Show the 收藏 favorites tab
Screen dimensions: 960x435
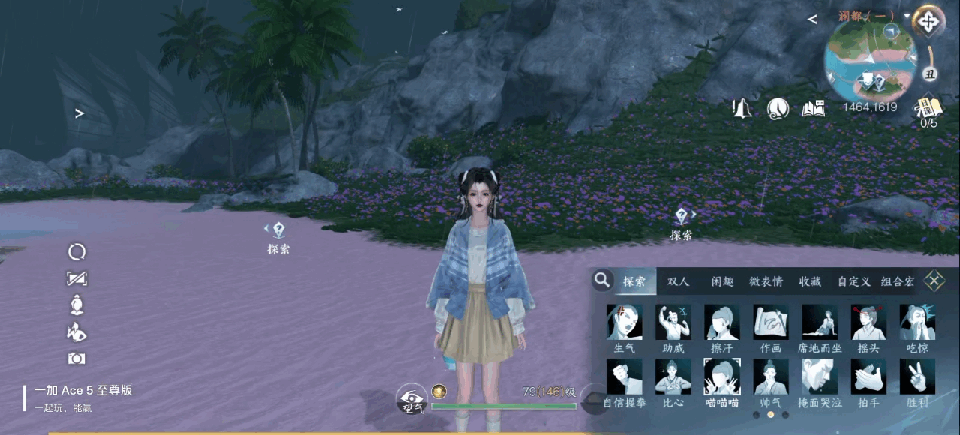(x=810, y=282)
